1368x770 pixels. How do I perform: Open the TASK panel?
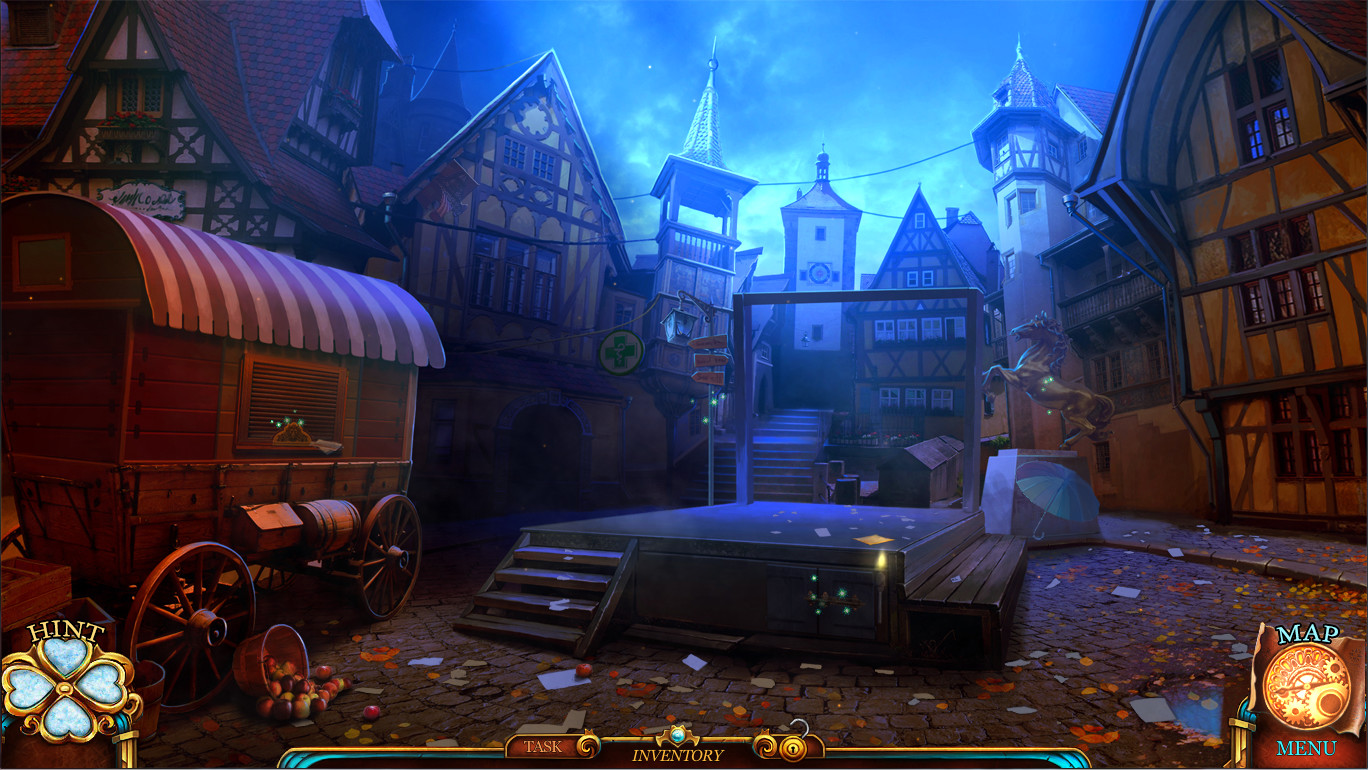[x=543, y=747]
